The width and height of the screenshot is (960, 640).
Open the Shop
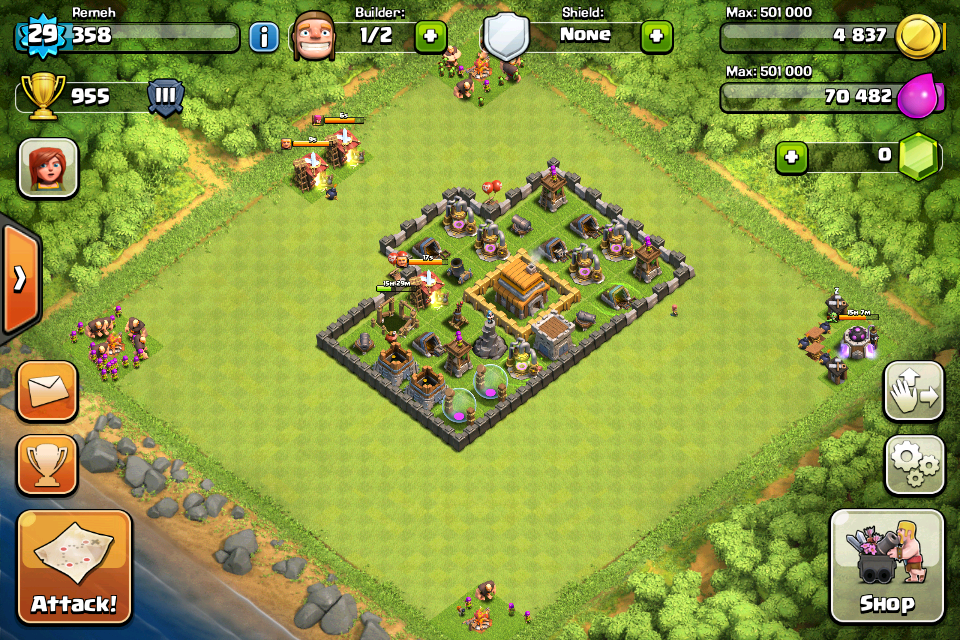pyautogui.click(x=887, y=566)
